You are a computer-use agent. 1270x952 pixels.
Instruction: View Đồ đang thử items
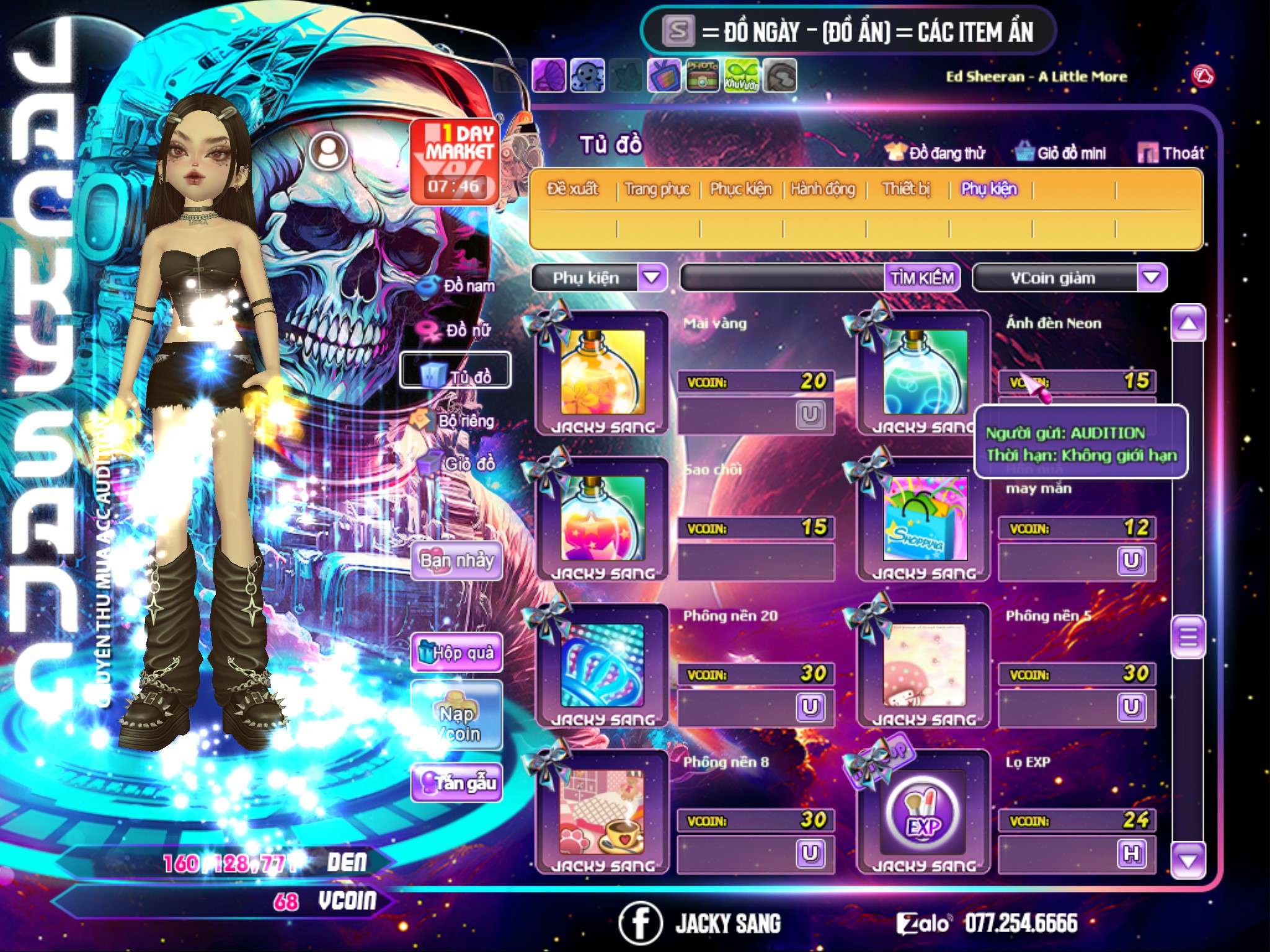pos(935,153)
